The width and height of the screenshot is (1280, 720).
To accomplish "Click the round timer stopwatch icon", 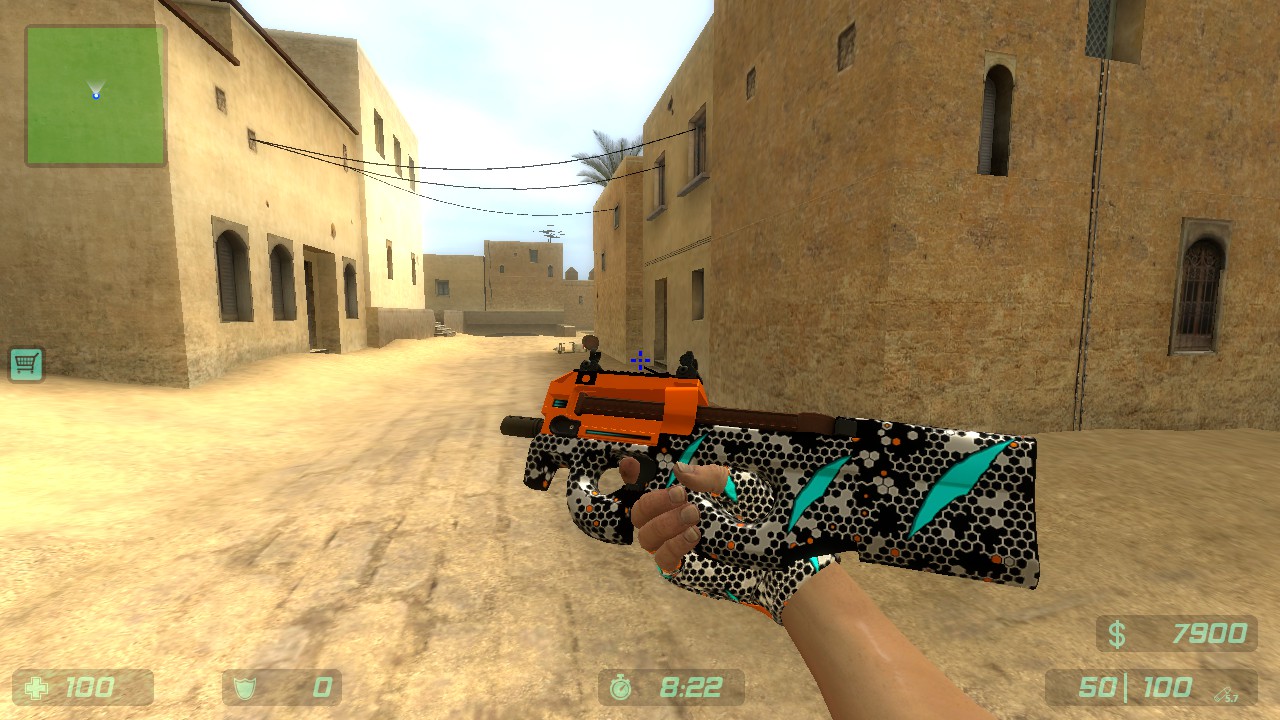I will coord(620,687).
